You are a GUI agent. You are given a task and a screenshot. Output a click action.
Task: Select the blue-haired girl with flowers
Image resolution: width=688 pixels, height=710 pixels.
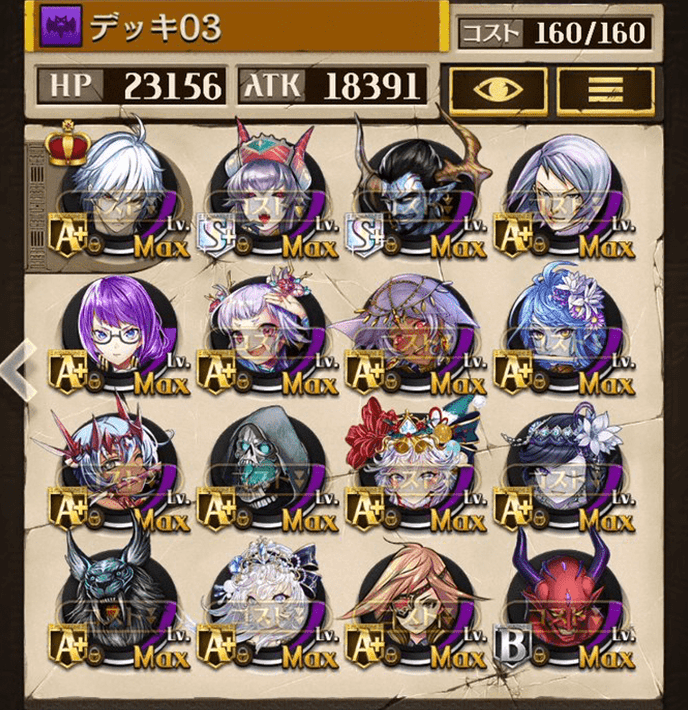coord(562,333)
